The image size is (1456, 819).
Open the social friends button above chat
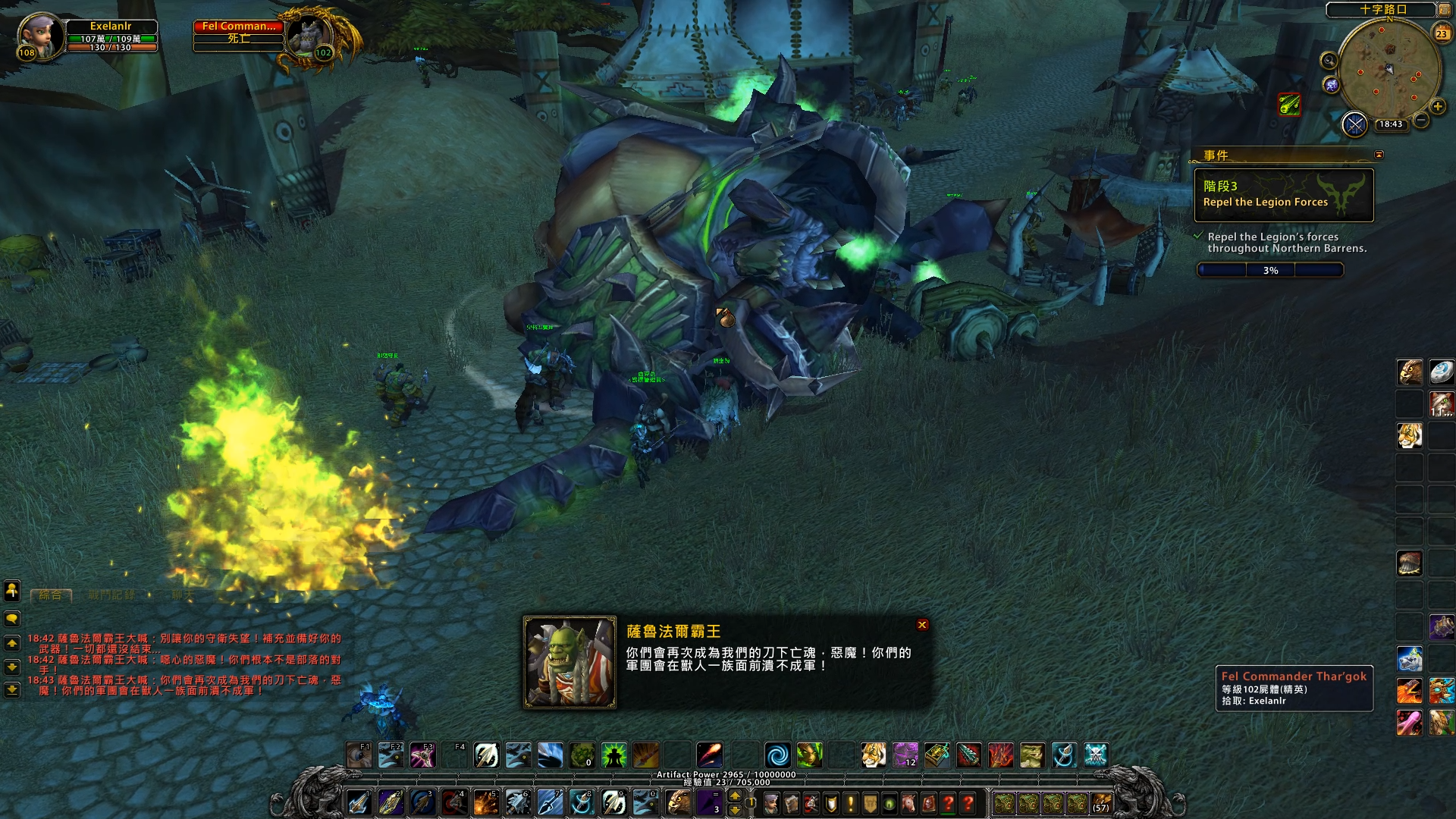click(12, 590)
